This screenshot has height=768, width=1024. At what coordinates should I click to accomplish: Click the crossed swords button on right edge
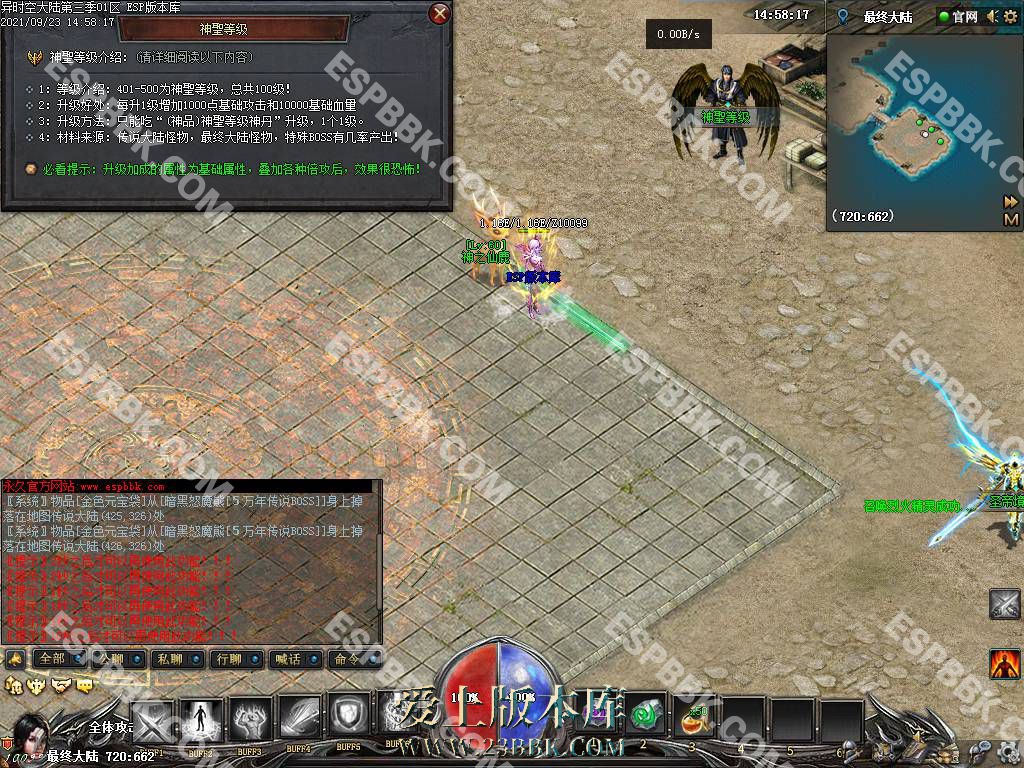[x=1005, y=604]
